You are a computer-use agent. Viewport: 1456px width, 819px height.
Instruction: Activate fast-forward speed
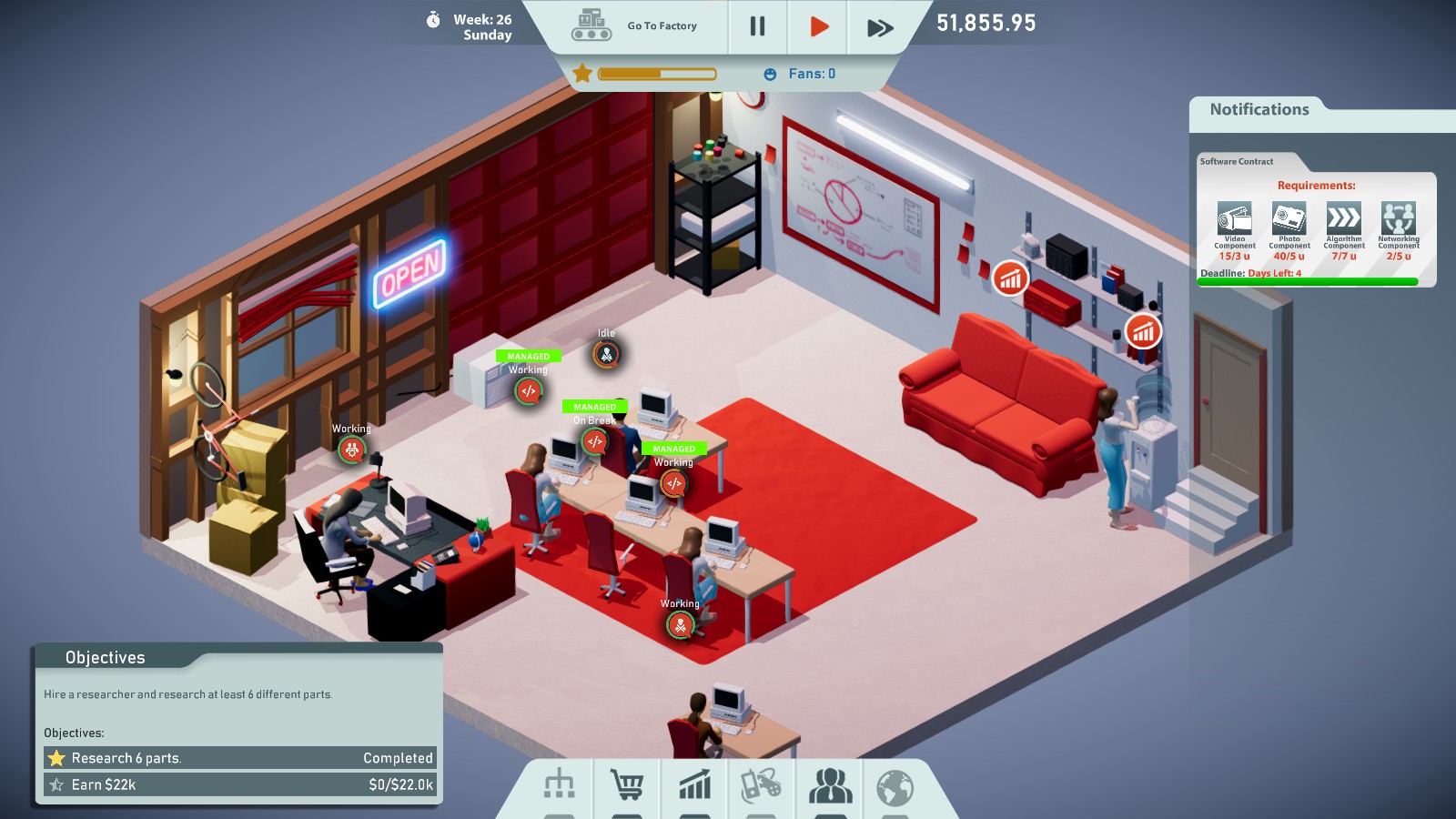point(878,26)
